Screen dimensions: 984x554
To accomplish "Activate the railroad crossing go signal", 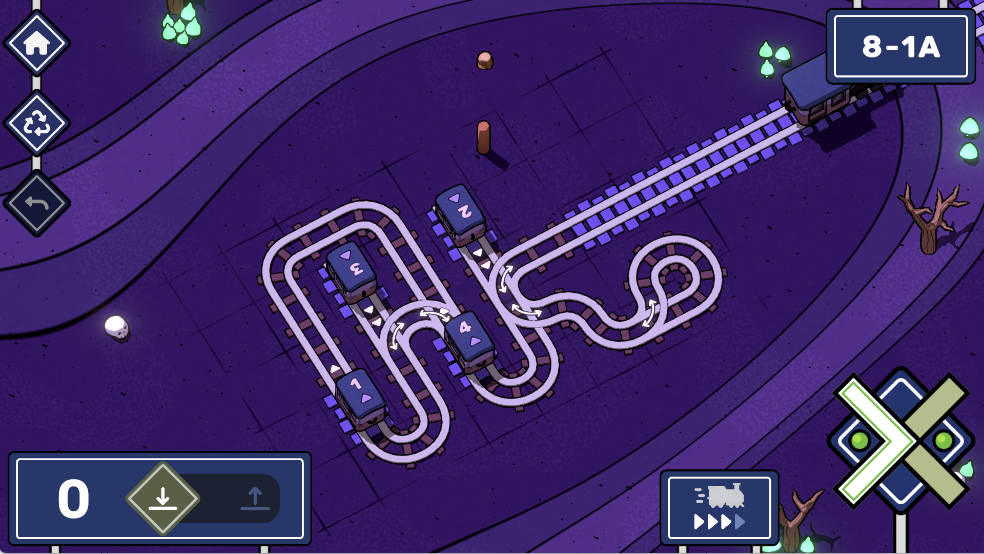I will [x=900, y=439].
